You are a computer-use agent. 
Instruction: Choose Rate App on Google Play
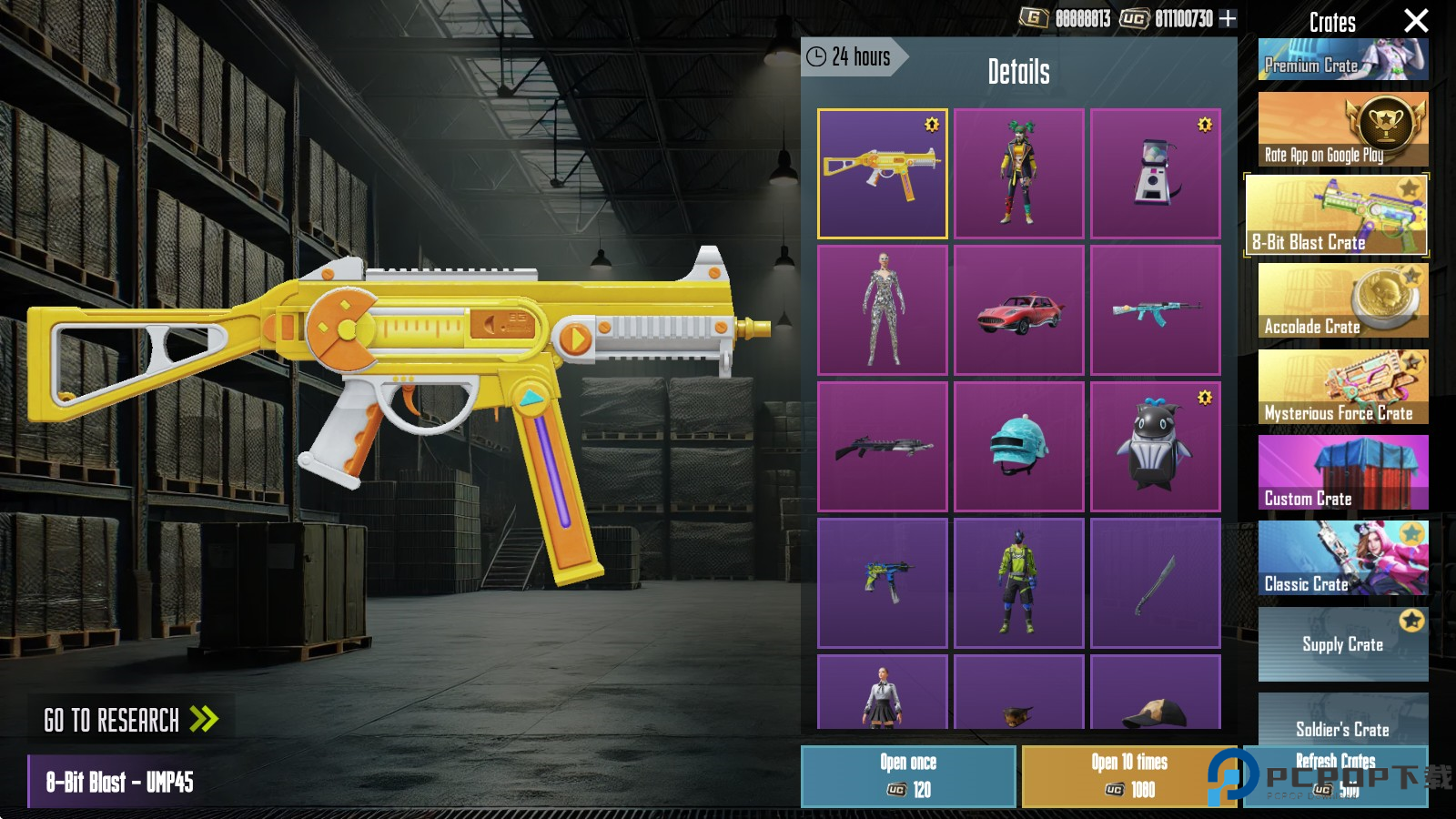(x=1342, y=129)
